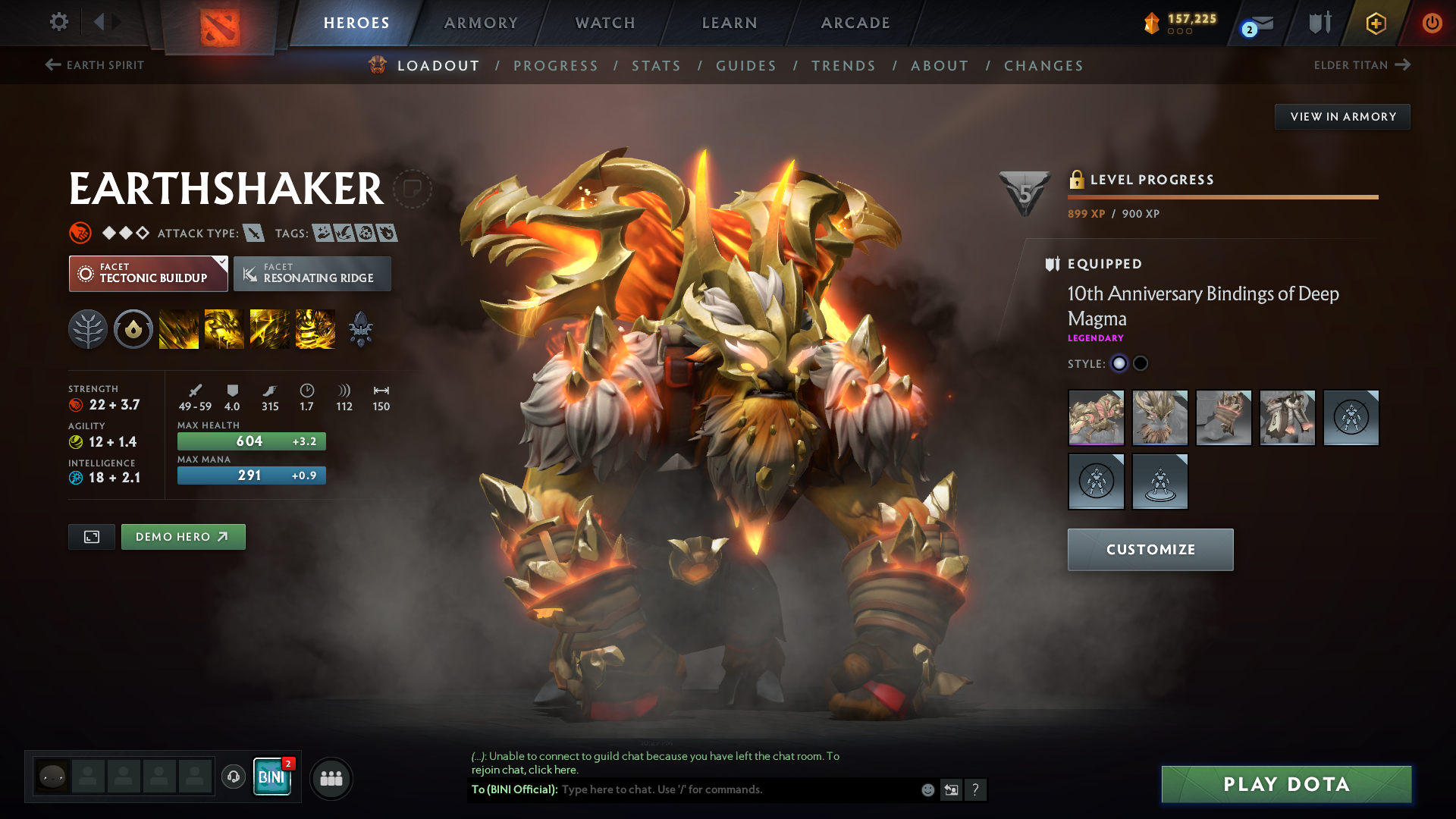Launch Demo Hero mode
The image size is (1456, 819).
pyautogui.click(x=183, y=537)
